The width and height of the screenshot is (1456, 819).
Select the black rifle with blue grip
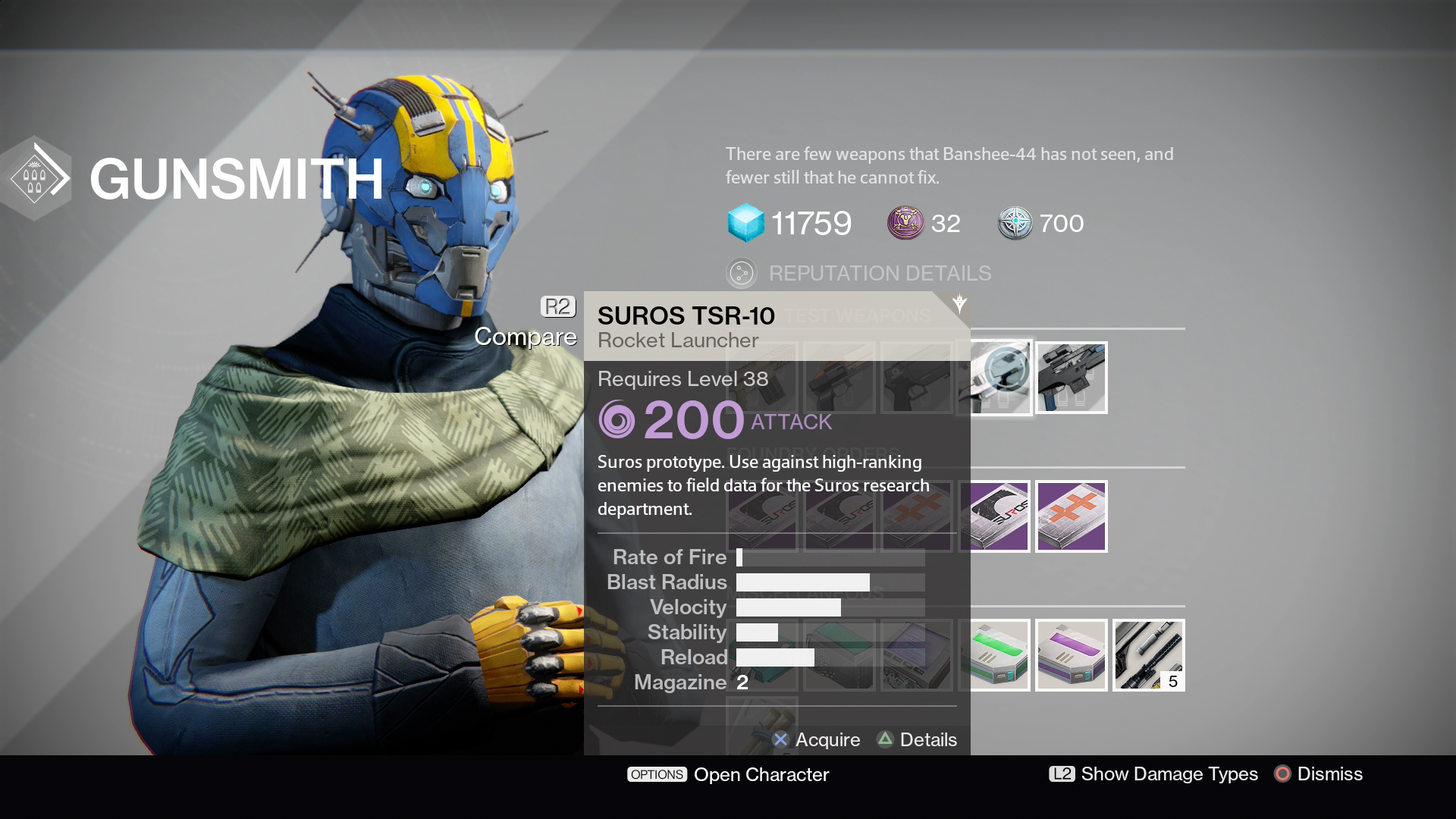[1072, 378]
